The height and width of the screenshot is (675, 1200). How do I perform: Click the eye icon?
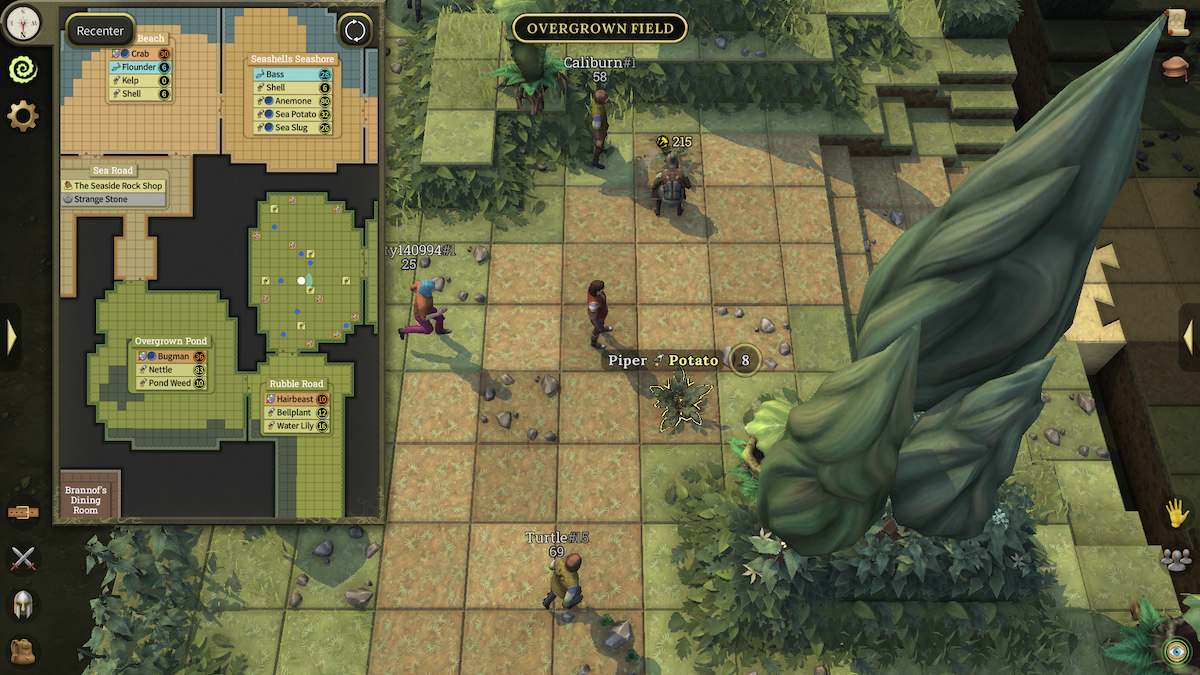1175,651
